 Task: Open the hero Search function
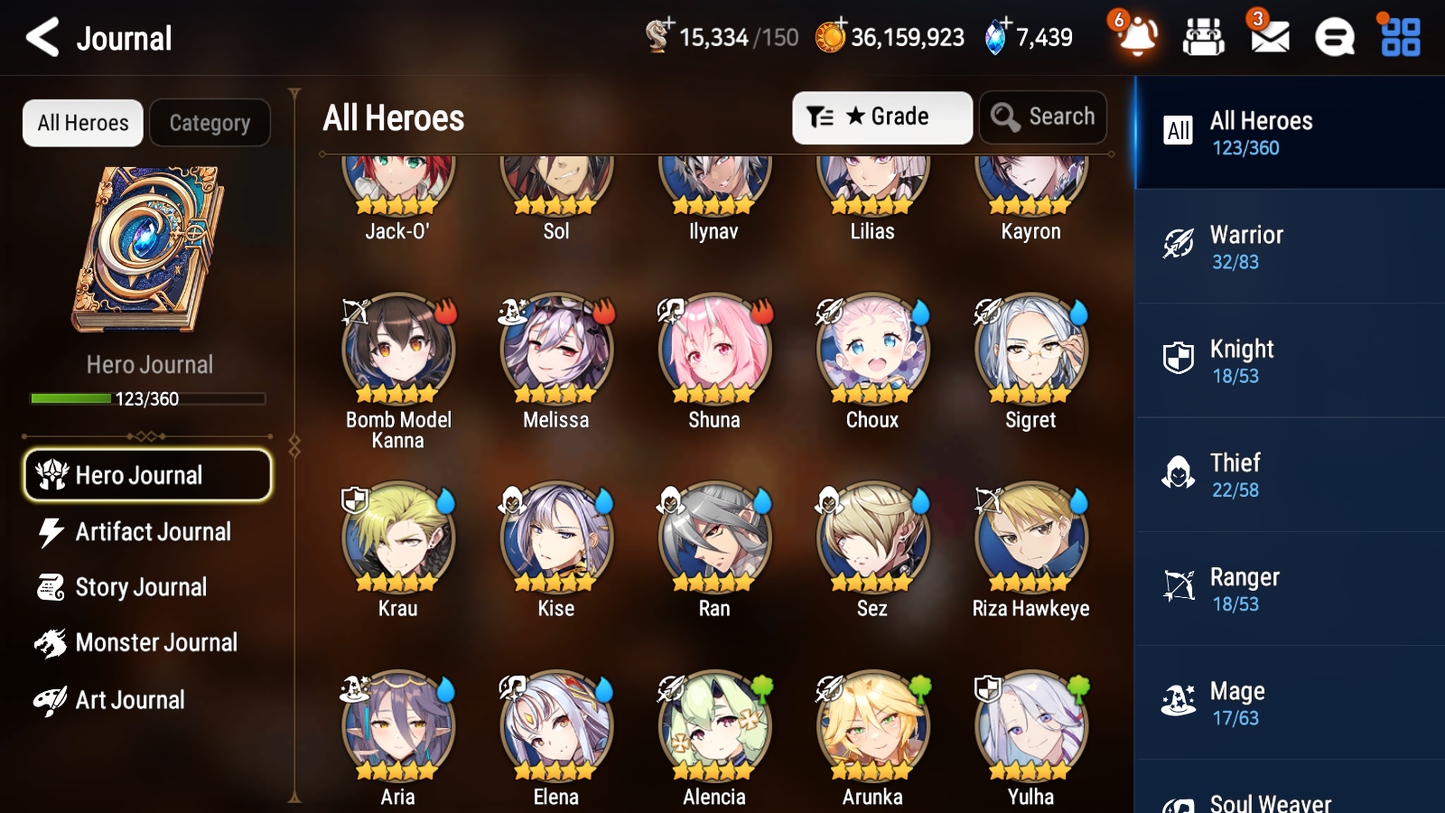(x=1043, y=117)
